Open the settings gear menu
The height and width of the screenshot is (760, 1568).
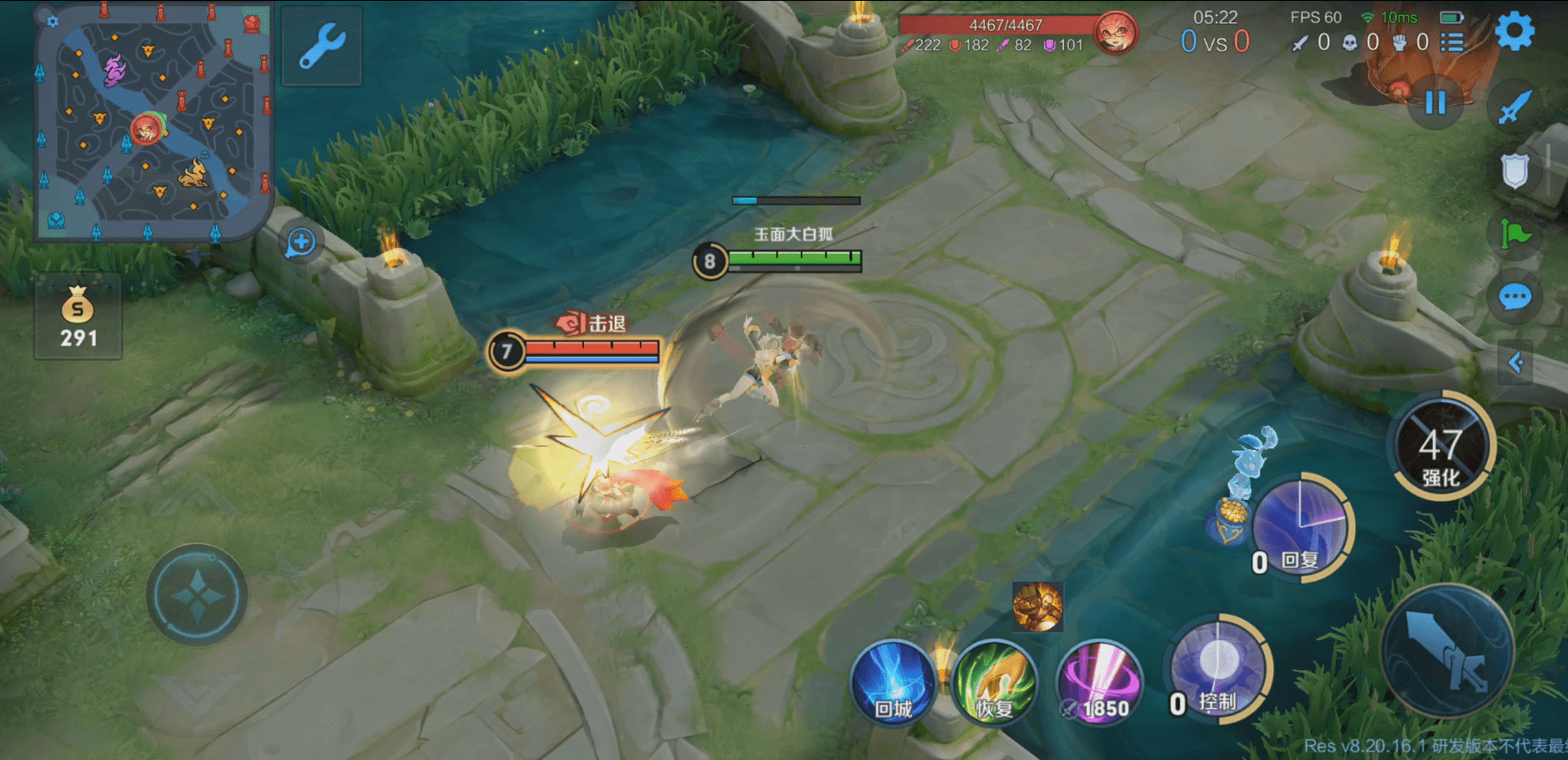[1515, 33]
